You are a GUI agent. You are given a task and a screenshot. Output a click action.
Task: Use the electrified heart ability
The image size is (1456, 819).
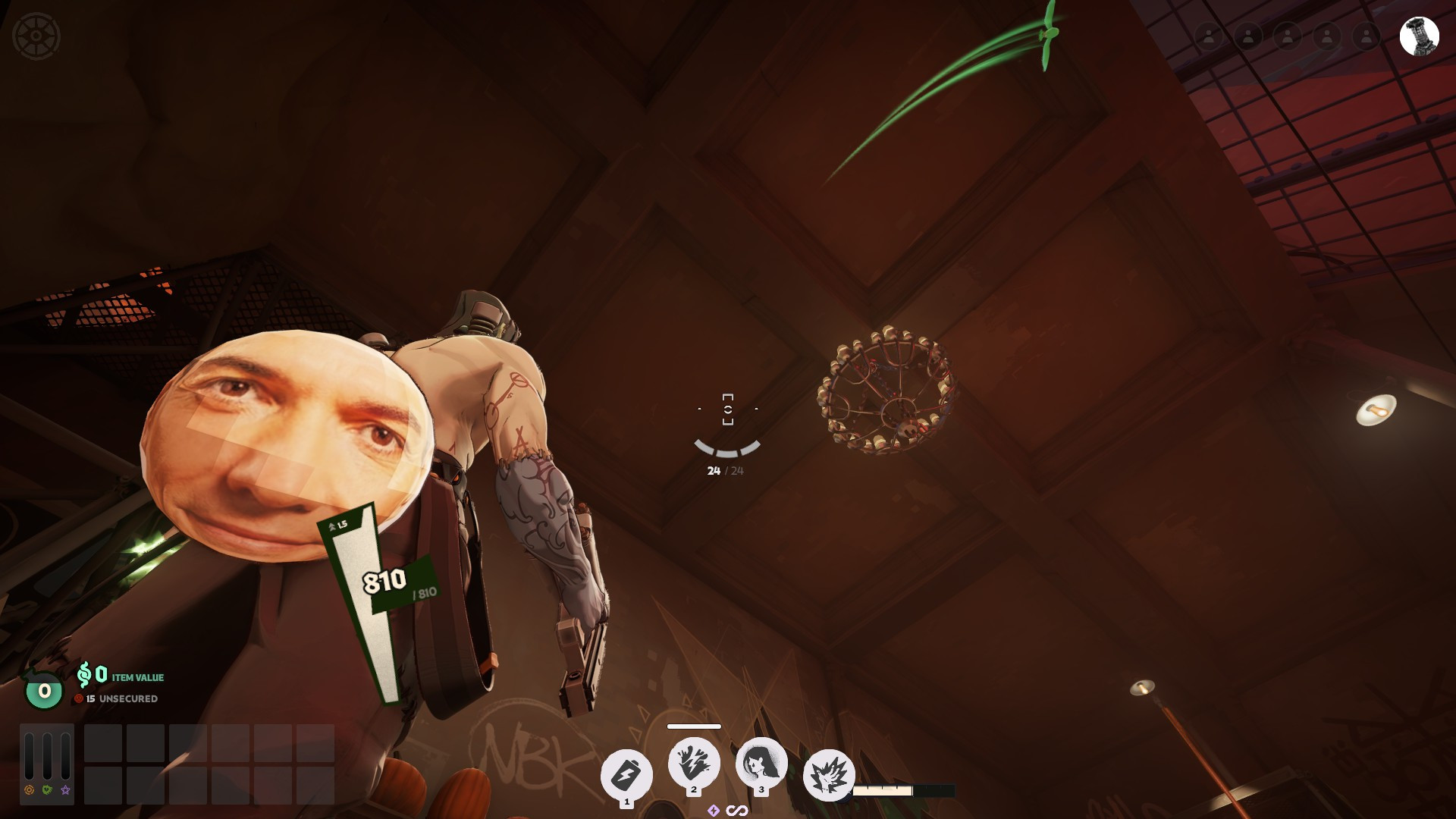tap(694, 764)
